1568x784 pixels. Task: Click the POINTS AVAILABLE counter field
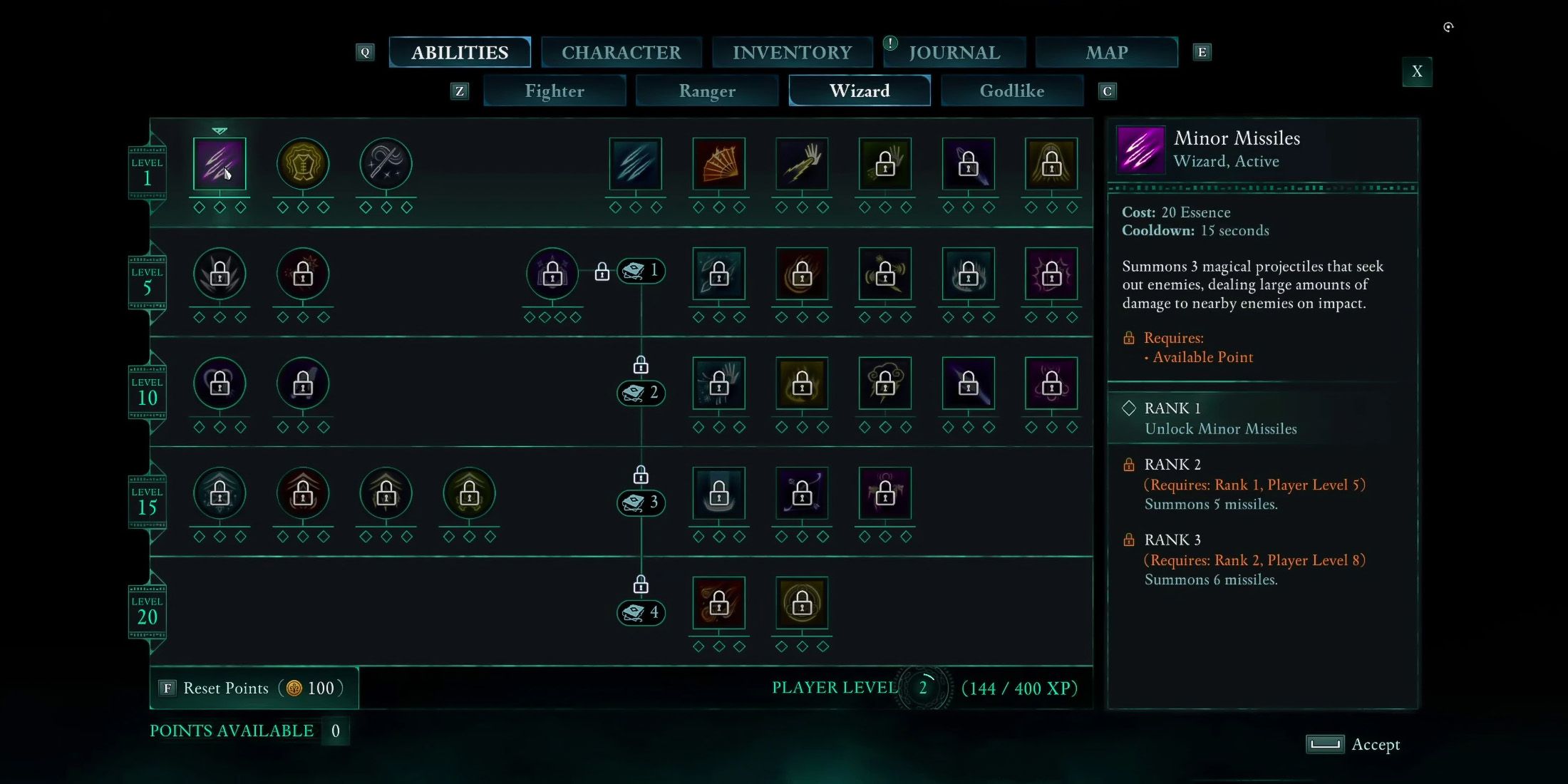click(x=335, y=731)
